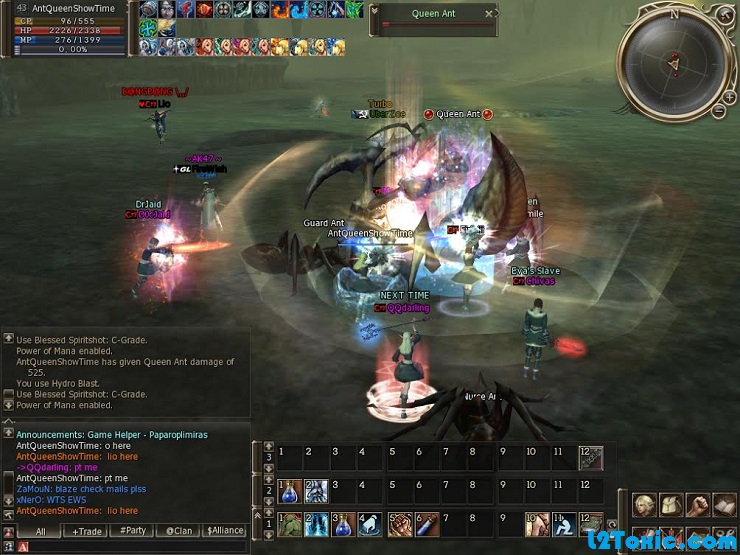Show the @Clan chat tab

pos(178,531)
